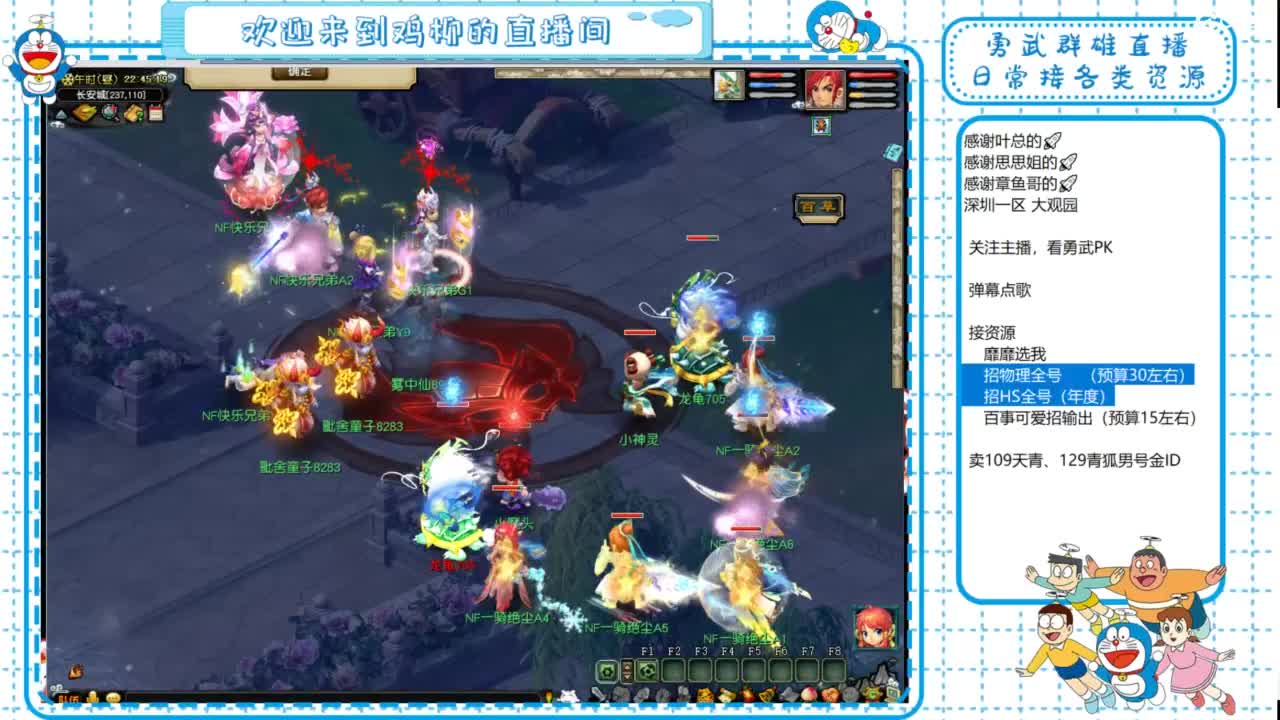Click the down arrow on the hotbar page switcher
This screenshot has height=720, width=1280.
coord(627,675)
